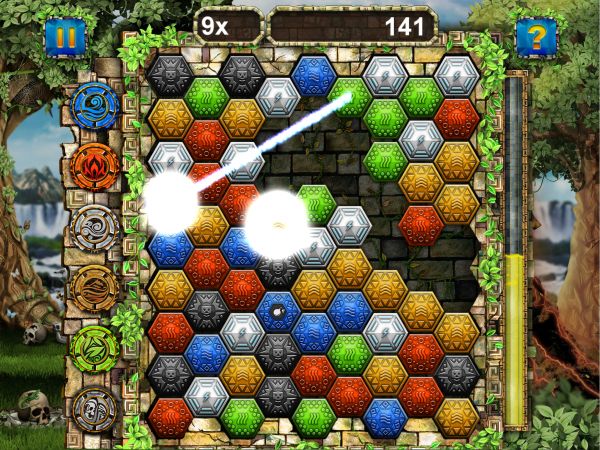The image size is (600, 450).
Task: Activate the green leaf medallion
Action: (95, 349)
